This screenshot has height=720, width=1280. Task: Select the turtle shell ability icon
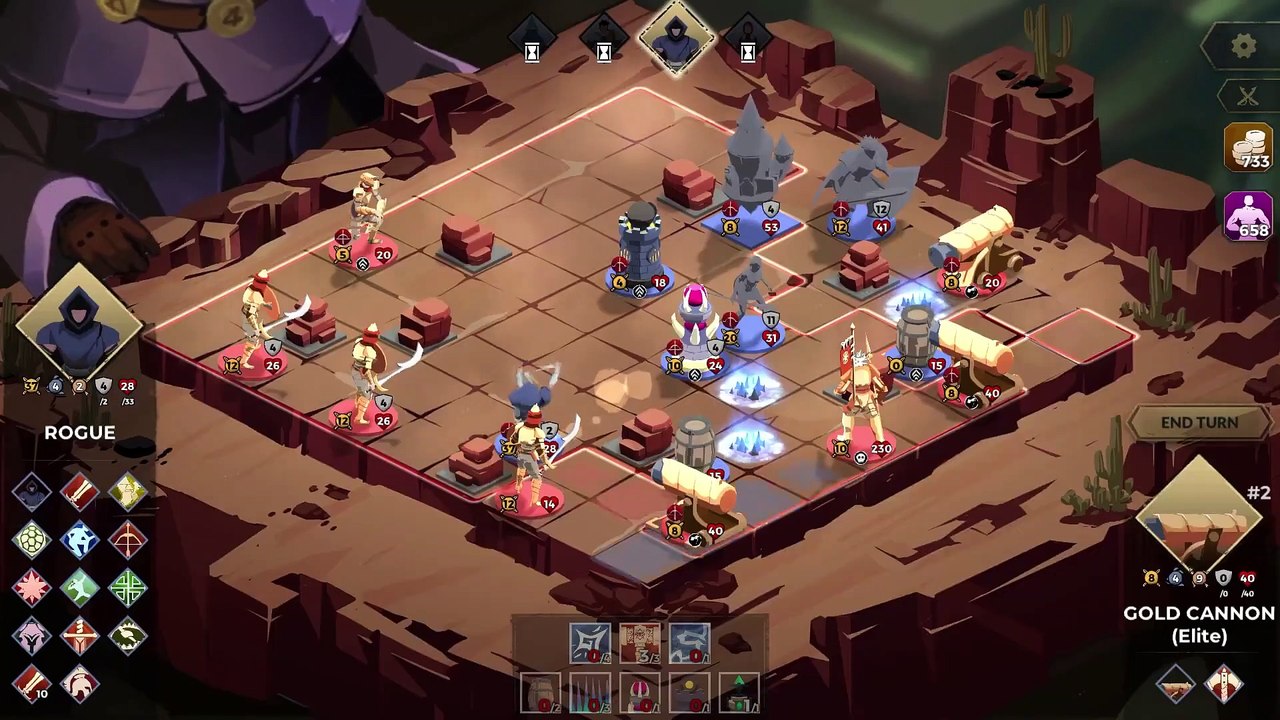(x=32, y=539)
